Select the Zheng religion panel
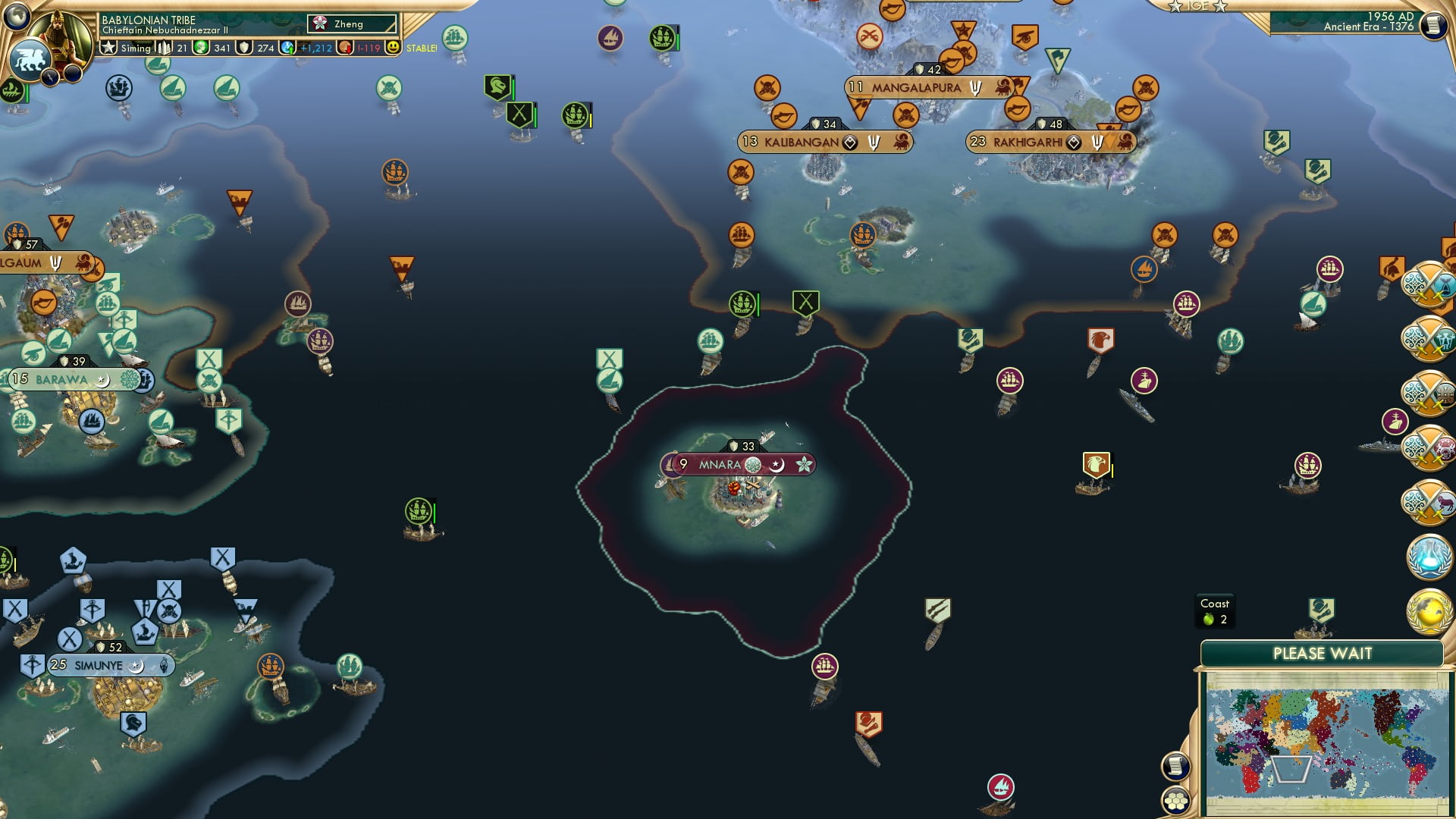1456x819 pixels. tap(352, 24)
